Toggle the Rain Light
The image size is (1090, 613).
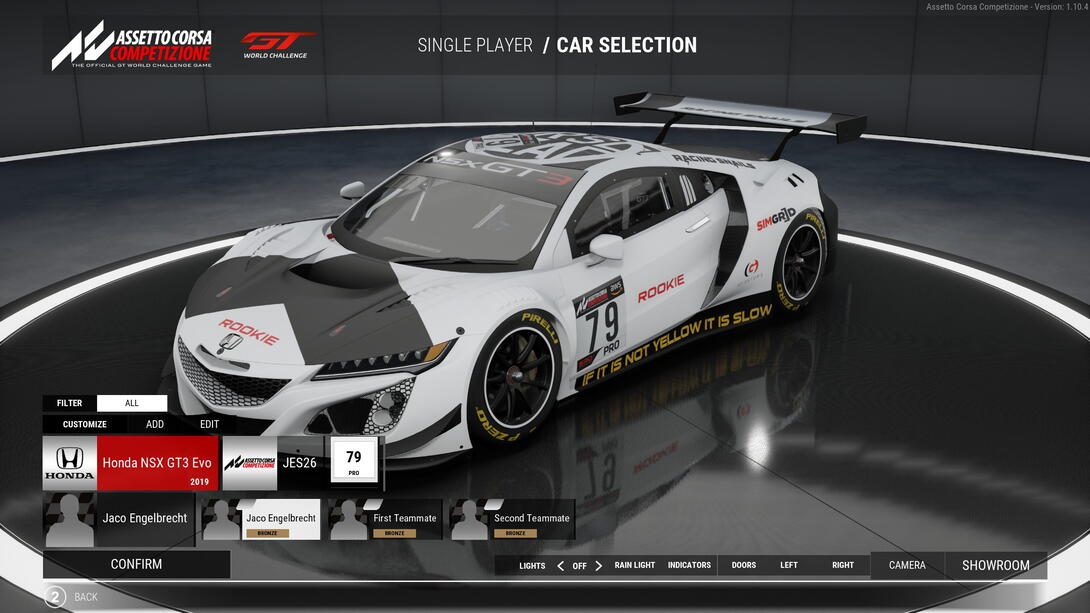coord(635,565)
